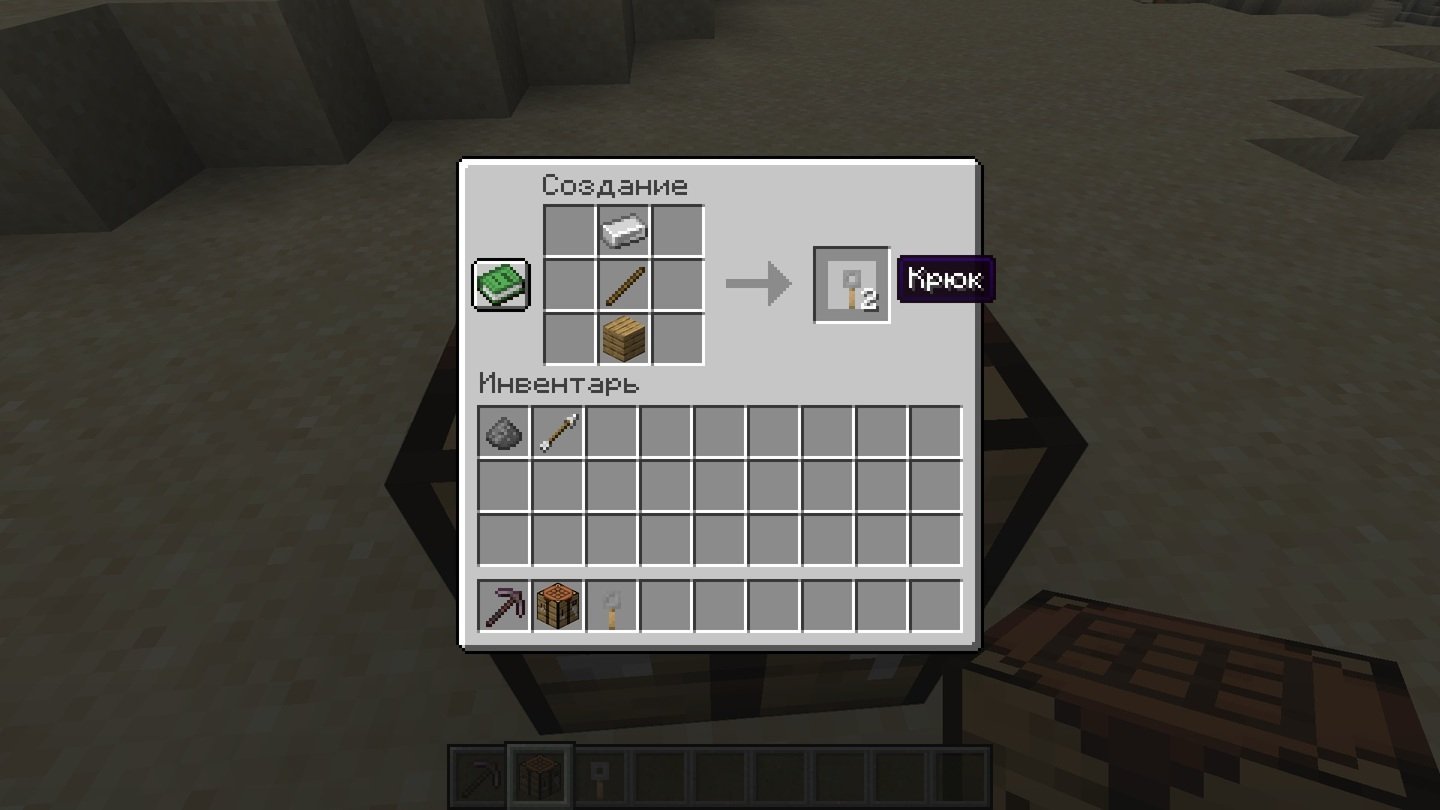
Task: Open the green recipe book
Action: [x=501, y=285]
